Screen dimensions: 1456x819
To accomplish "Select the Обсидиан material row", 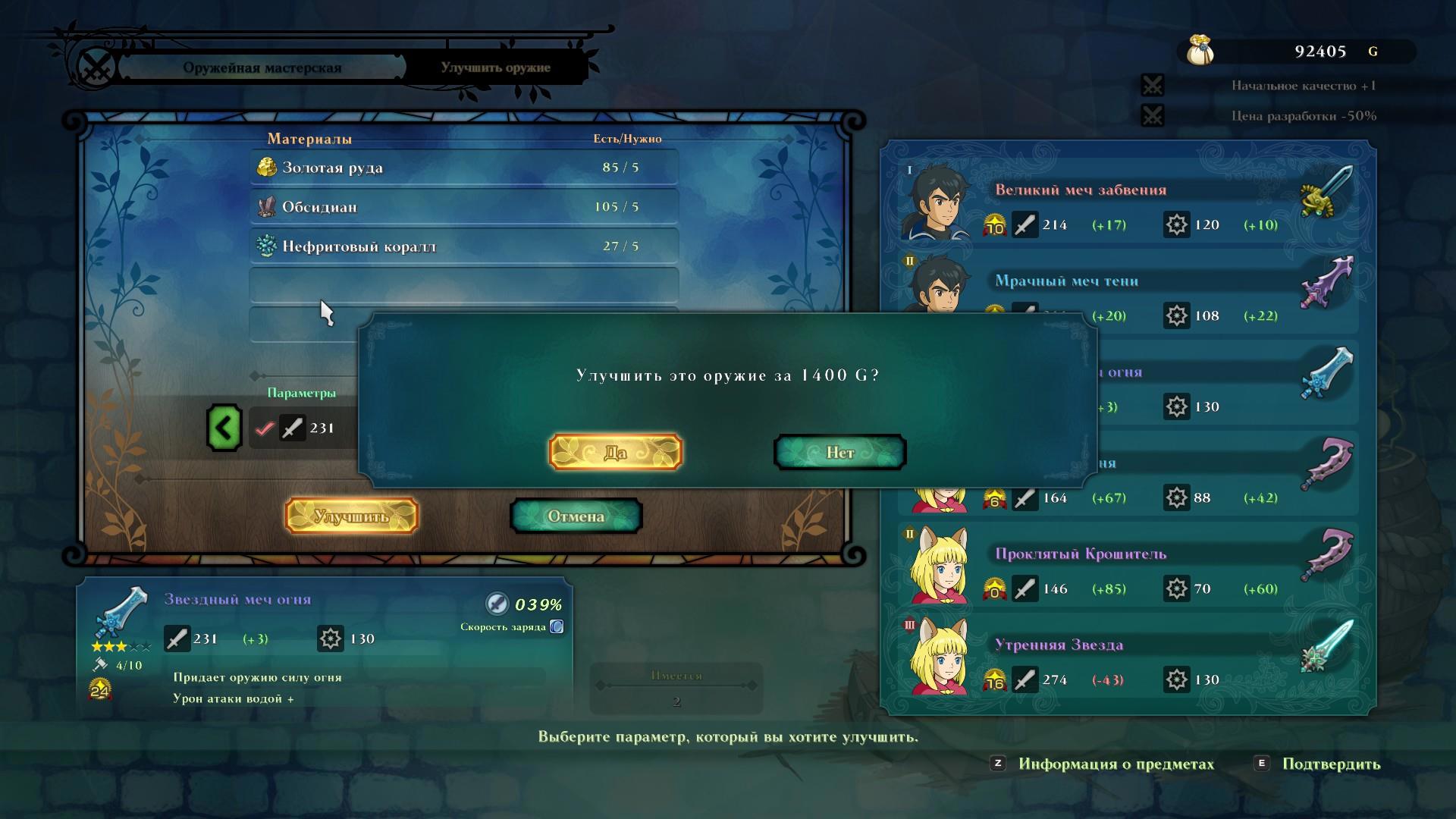I will [463, 207].
